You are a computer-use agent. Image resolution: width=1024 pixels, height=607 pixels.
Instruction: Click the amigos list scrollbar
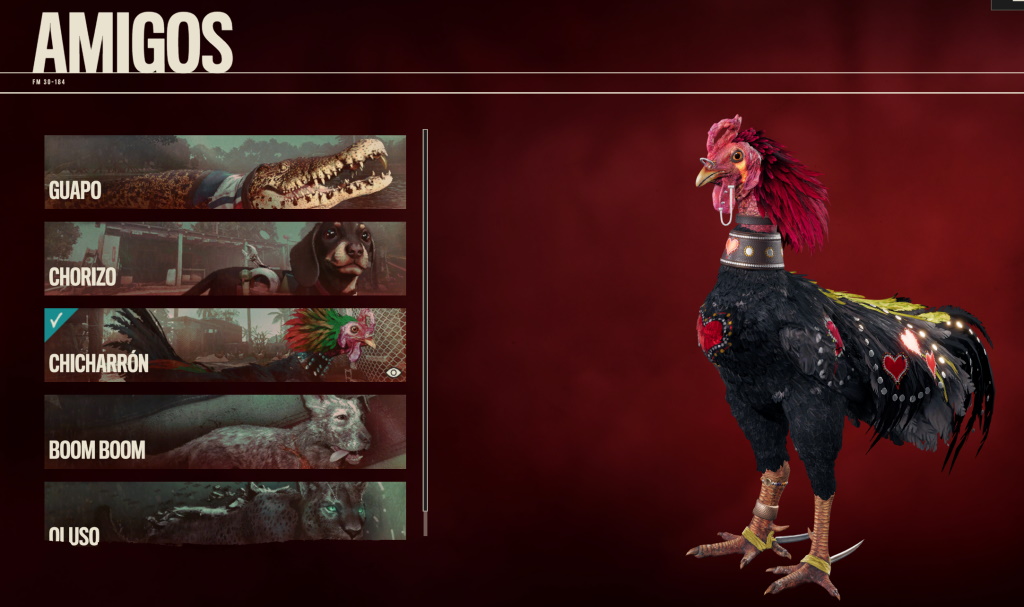pos(425,330)
